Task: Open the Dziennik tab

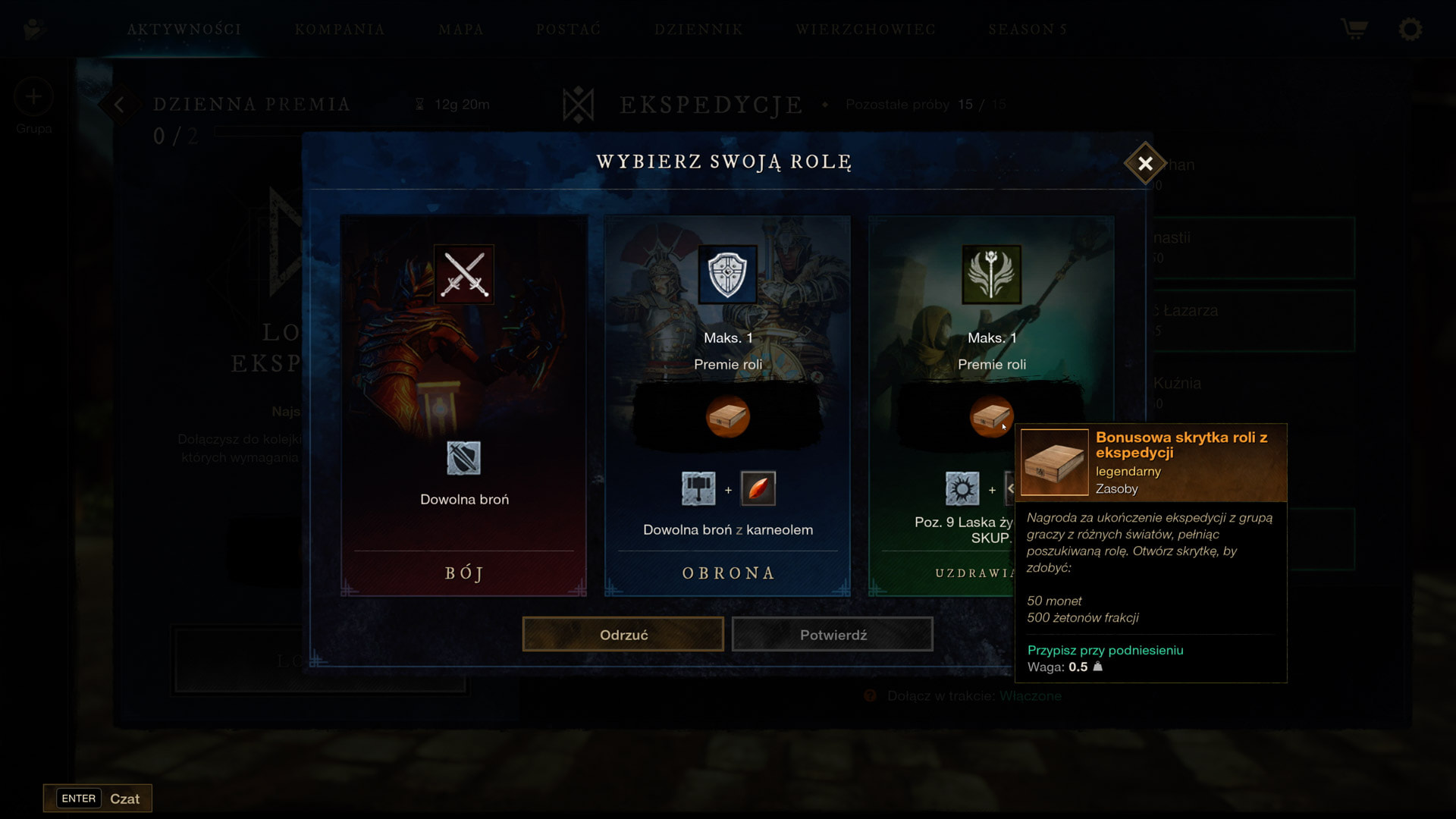Action: pos(698,30)
